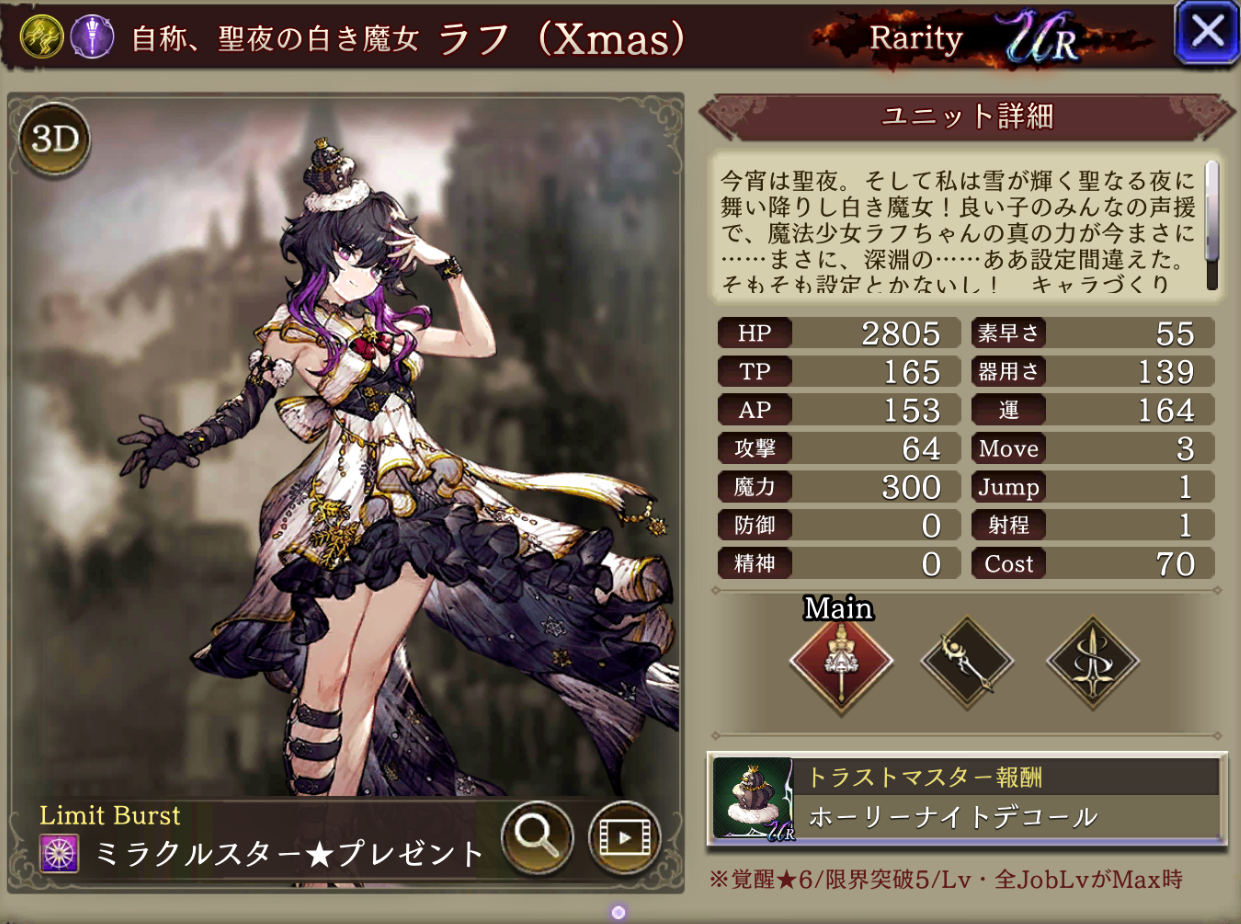Click the purple staff job icon in header
Image resolution: width=1241 pixels, height=924 pixels.
[90, 37]
